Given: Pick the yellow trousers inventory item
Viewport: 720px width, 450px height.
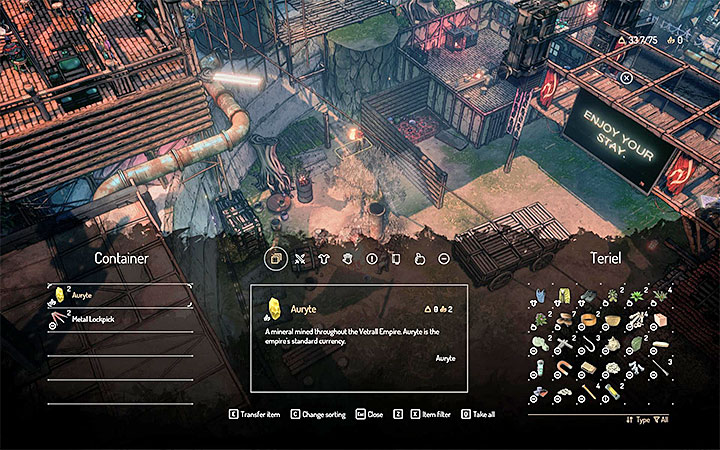Looking at the screenshot, I should (x=563, y=297).
